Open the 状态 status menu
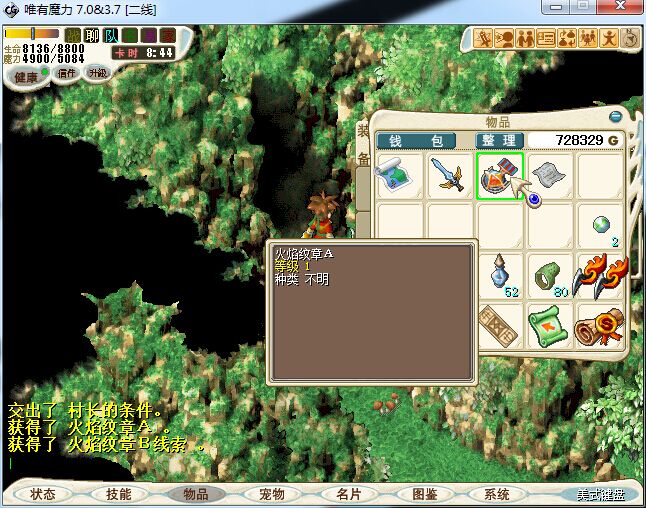The image size is (646, 508). [x=43, y=494]
